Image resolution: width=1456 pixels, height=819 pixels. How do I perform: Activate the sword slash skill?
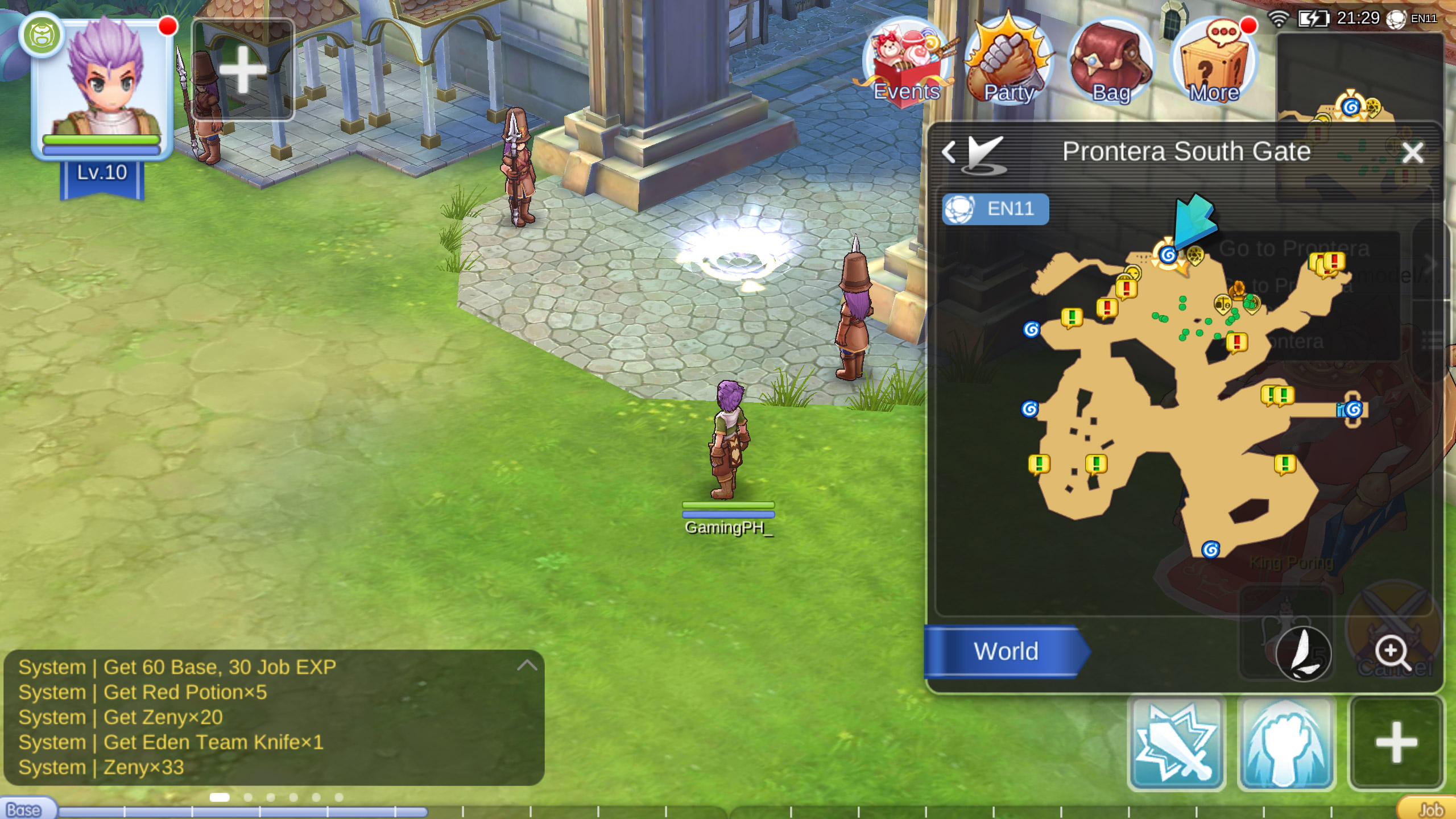click(1176, 742)
